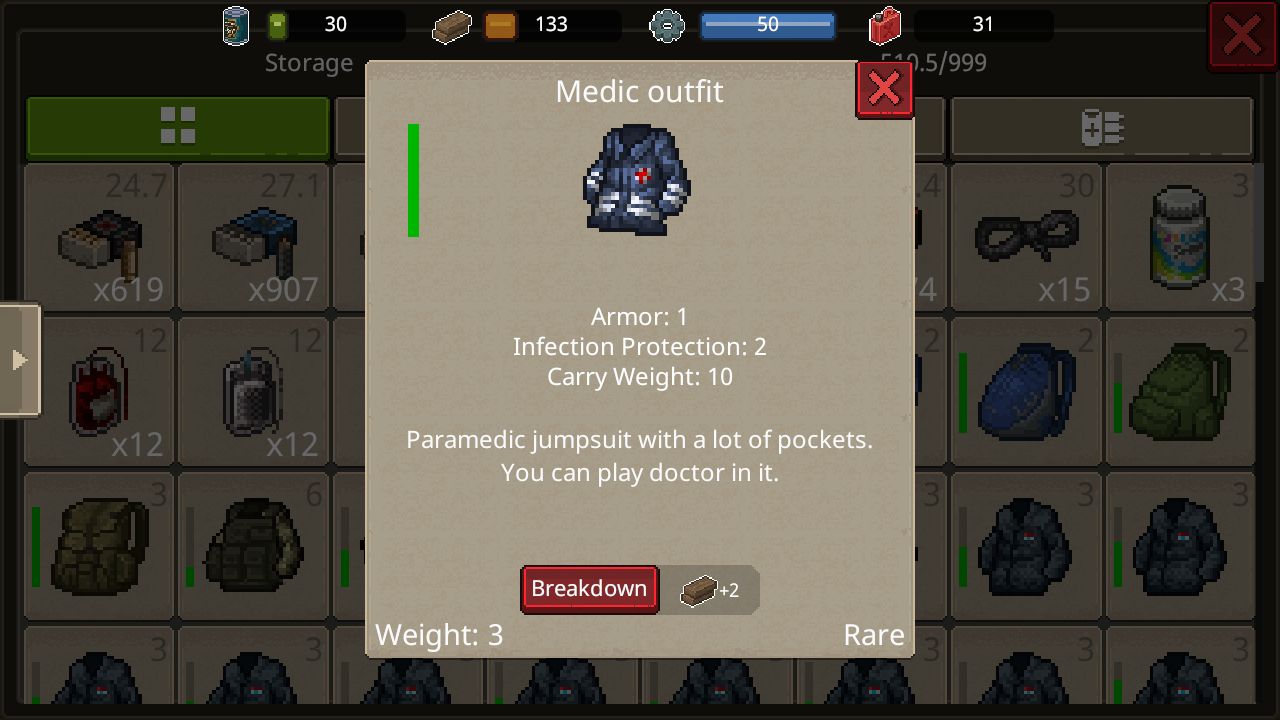Click the water filter x12 item
This screenshot has height=720, width=1280.
coord(253,391)
